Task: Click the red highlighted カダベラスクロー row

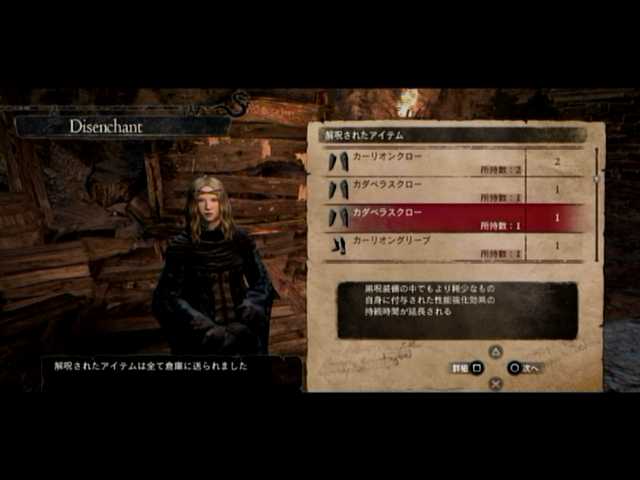Action: coord(440,217)
